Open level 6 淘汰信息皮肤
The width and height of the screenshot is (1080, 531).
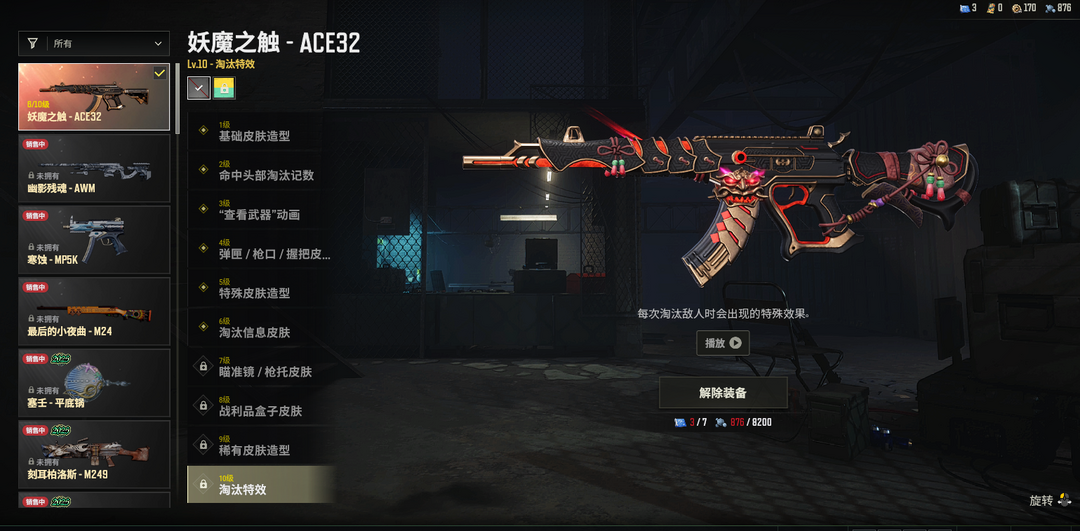[260, 332]
